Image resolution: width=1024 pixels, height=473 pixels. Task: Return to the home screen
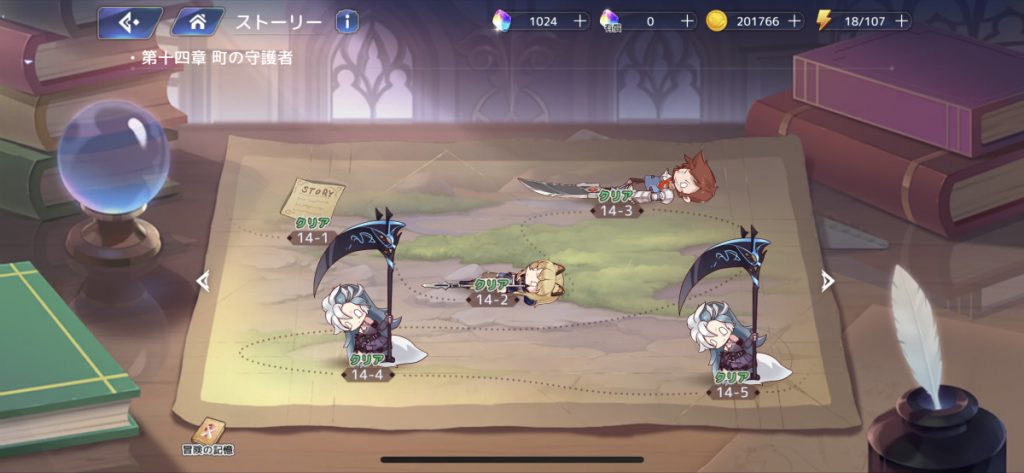point(197,21)
